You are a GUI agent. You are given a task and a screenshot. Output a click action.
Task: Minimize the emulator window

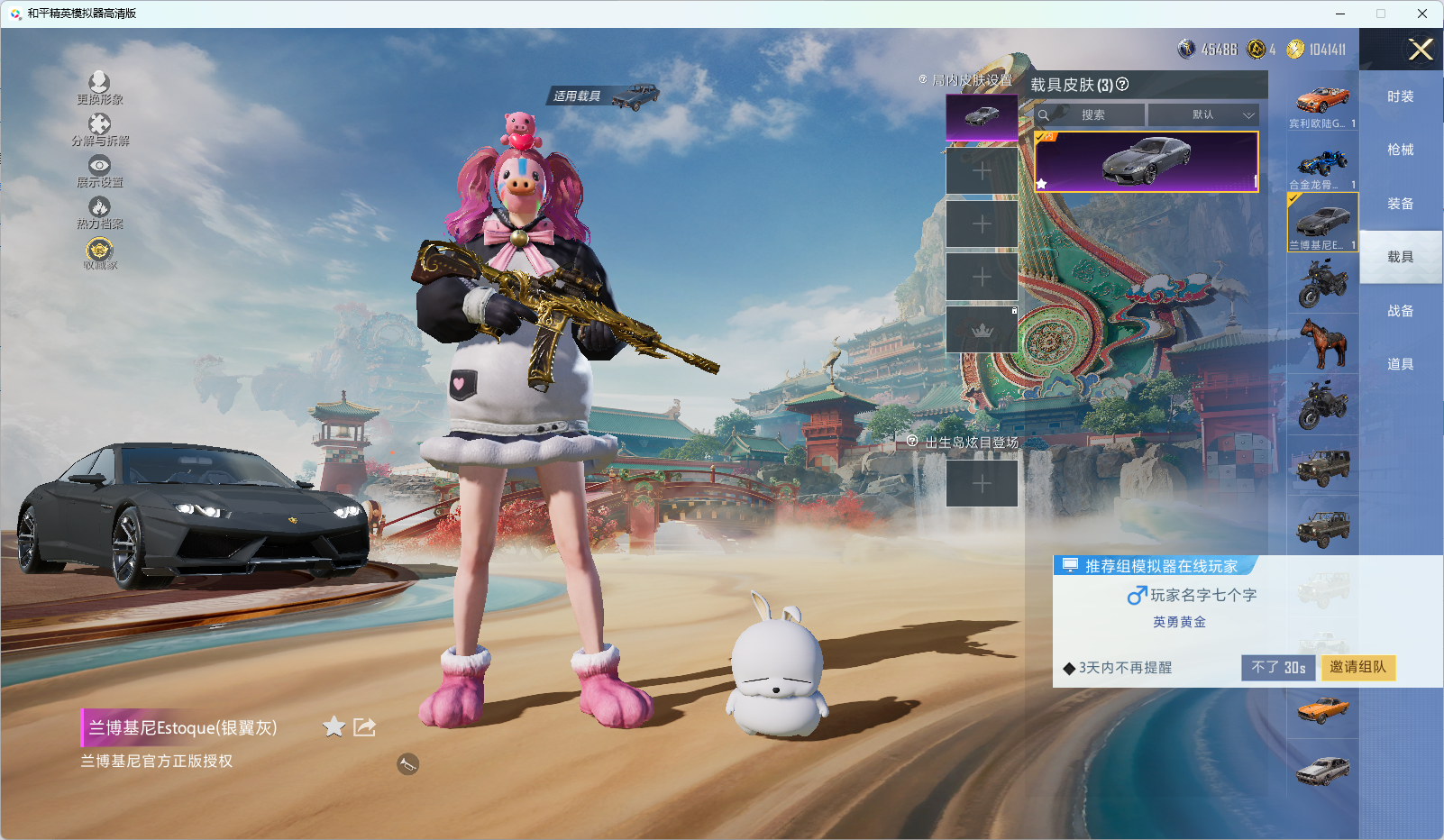1340,14
